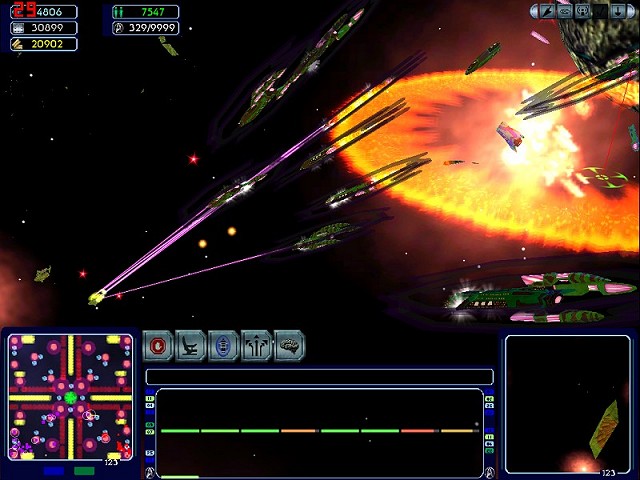
Task: Open the comms broadcast top menu button
Action: tap(584, 11)
